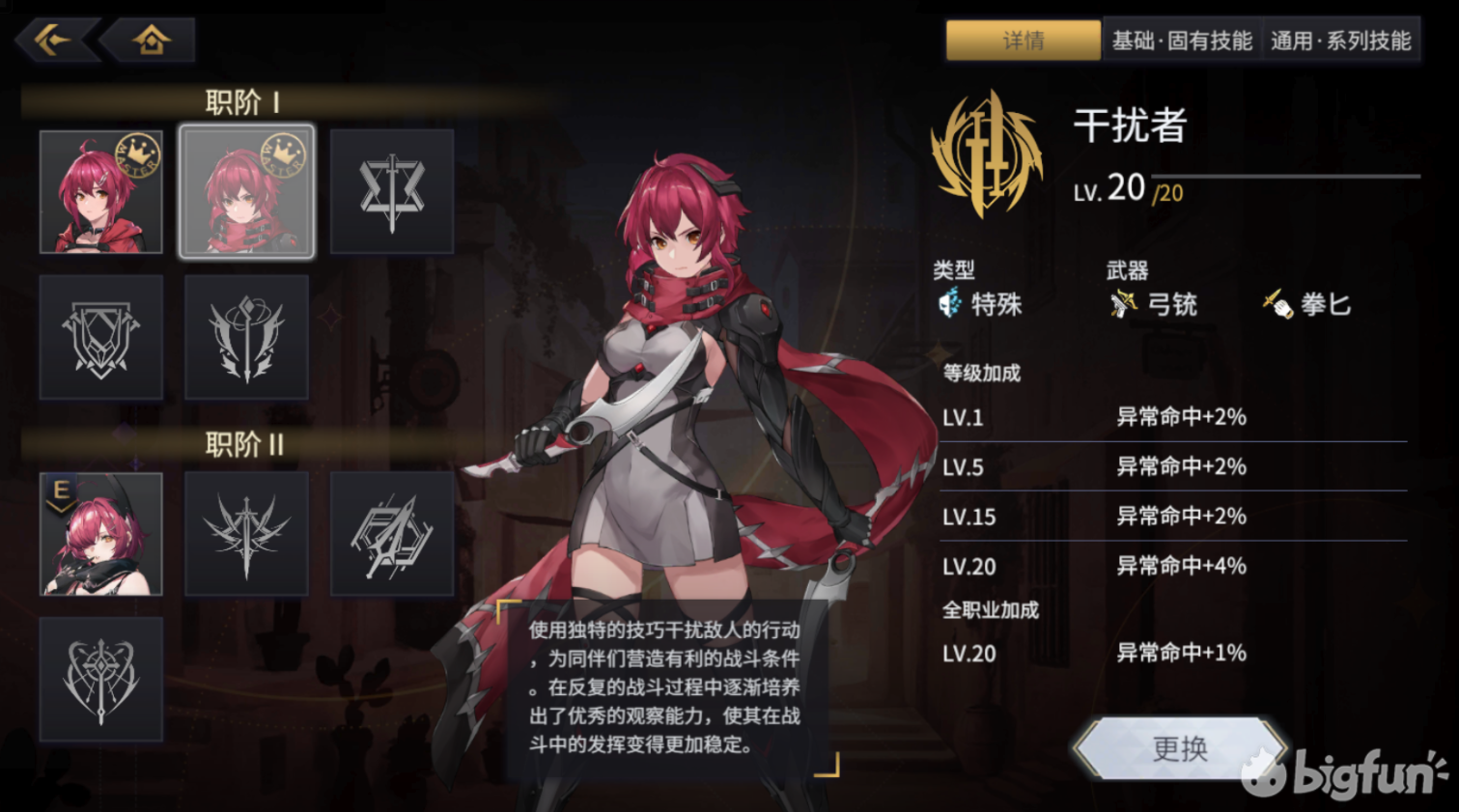This screenshot has height=812, width=1459.
Task: Open the 详情 tab
Action: 1022,42
